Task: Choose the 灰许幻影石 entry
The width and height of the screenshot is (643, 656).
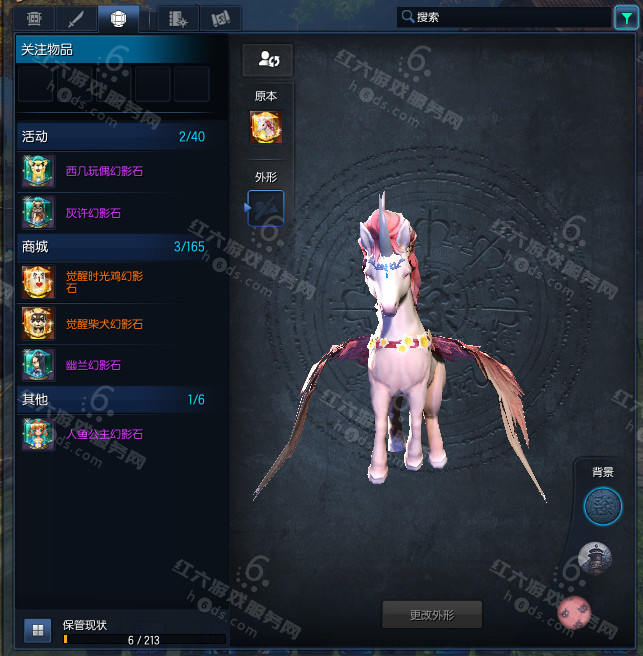Action: pos(92,213)
